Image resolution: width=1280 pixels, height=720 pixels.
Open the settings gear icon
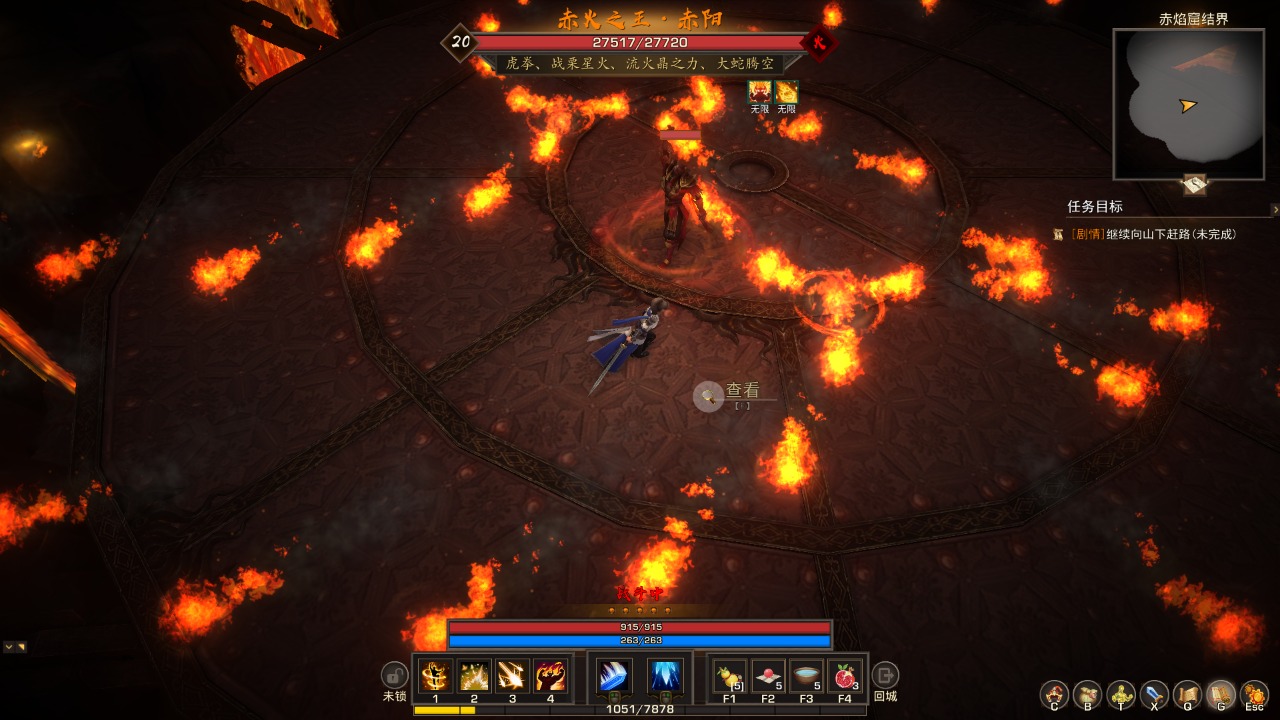click(x=1253, y=694)
